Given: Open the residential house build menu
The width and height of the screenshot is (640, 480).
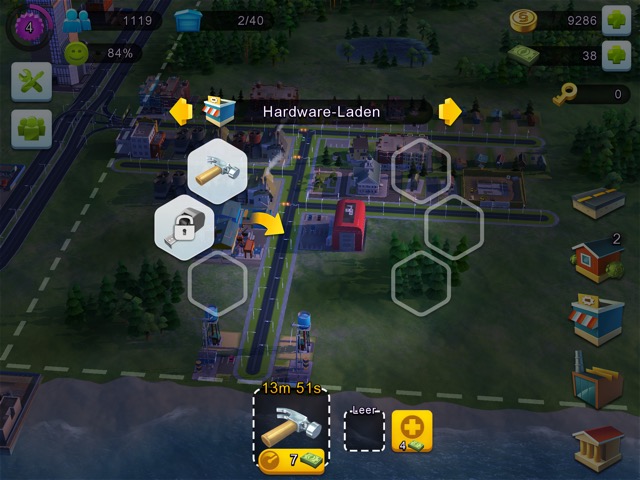Looking at the screenshot, I should (598, 262).
